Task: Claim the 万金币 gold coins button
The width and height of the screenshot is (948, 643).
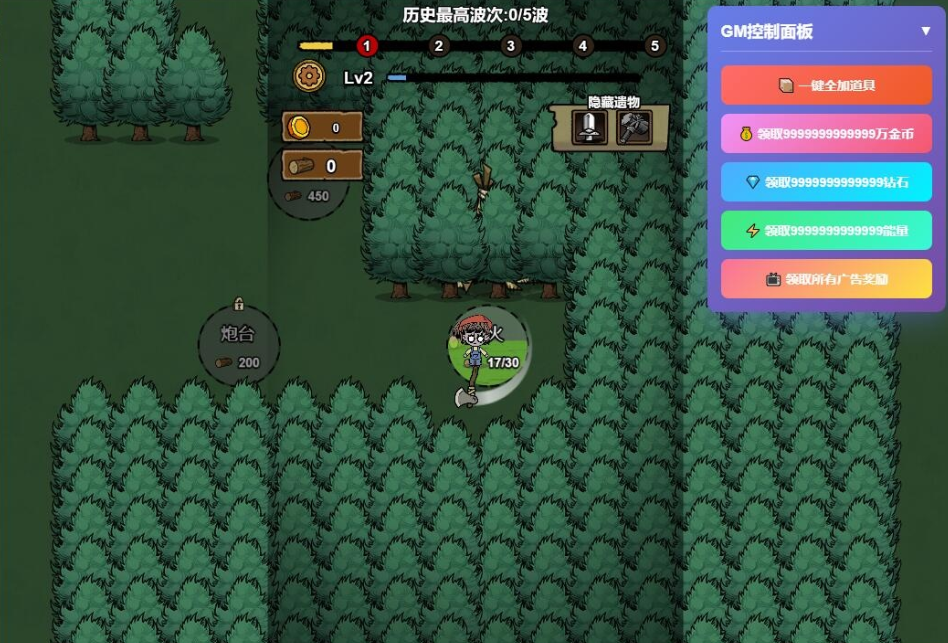Action: click(826, 133)
